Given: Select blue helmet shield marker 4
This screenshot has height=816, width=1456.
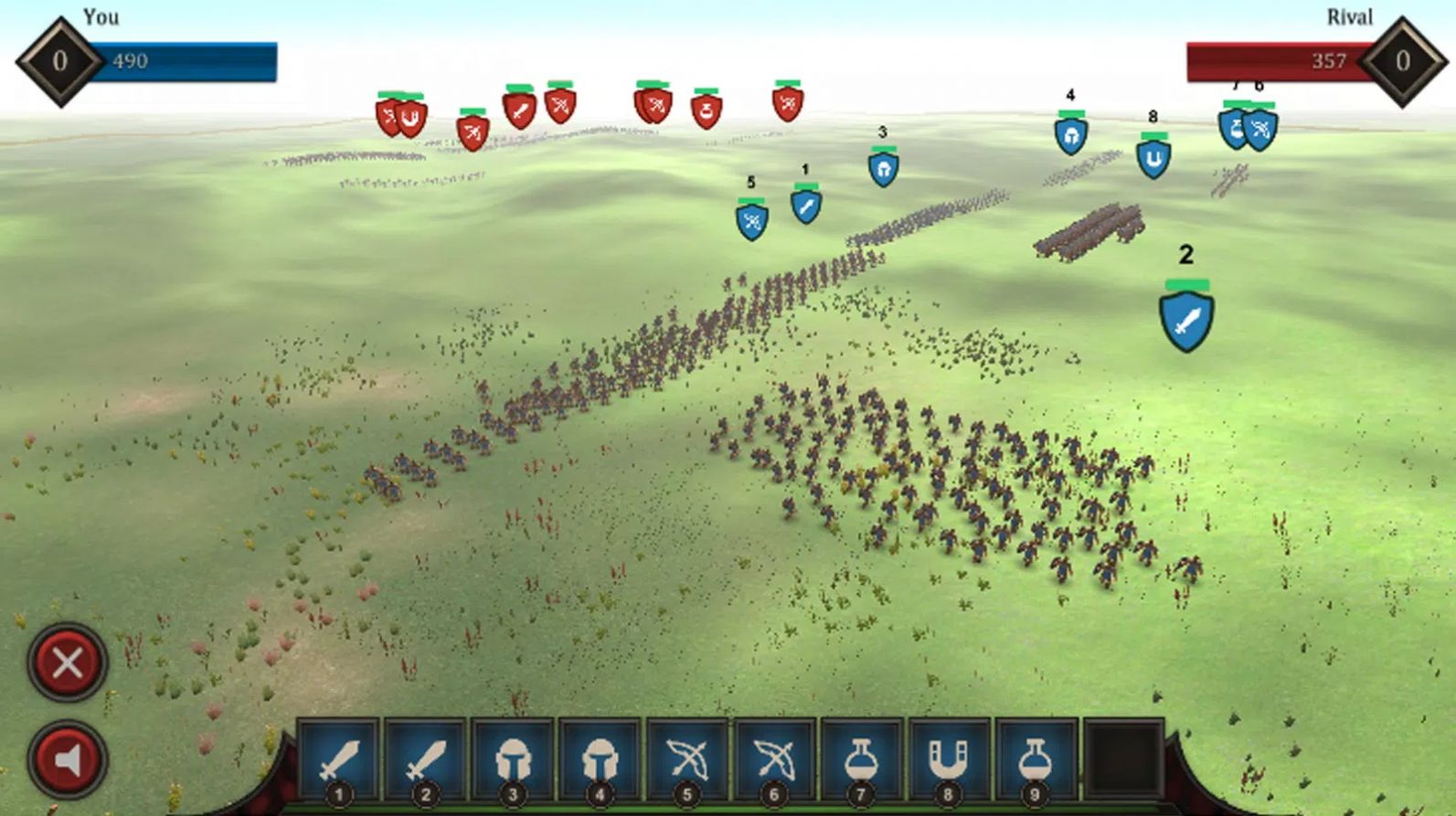Looking at the screenshot, I should [1070, 136].
